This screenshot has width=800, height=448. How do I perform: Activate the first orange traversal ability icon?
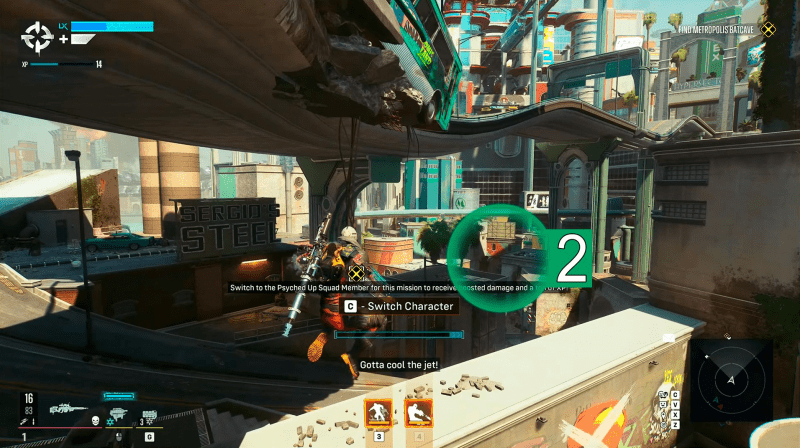tap(378, 411)
